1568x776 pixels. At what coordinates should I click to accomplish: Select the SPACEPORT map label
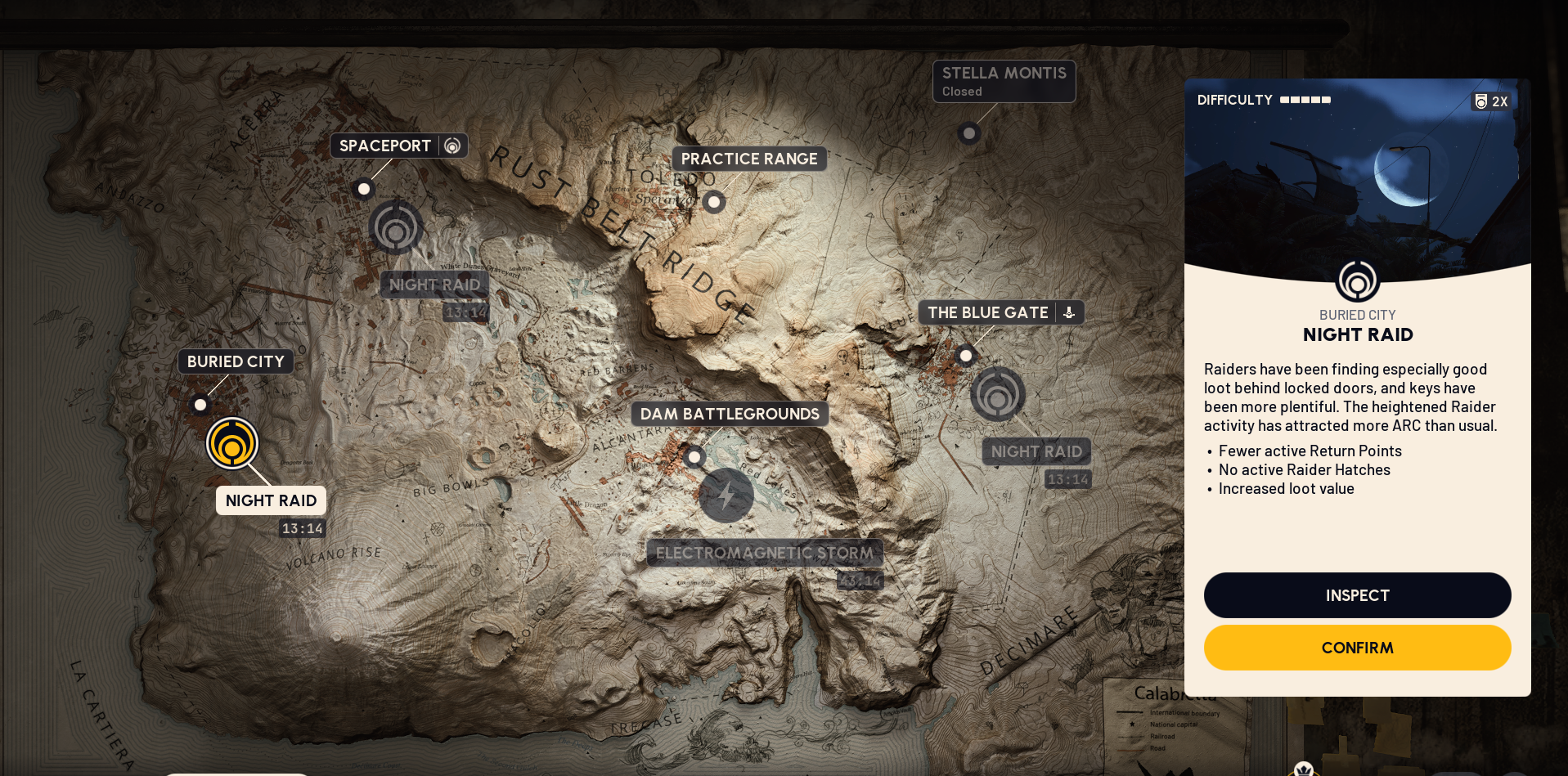385,145
